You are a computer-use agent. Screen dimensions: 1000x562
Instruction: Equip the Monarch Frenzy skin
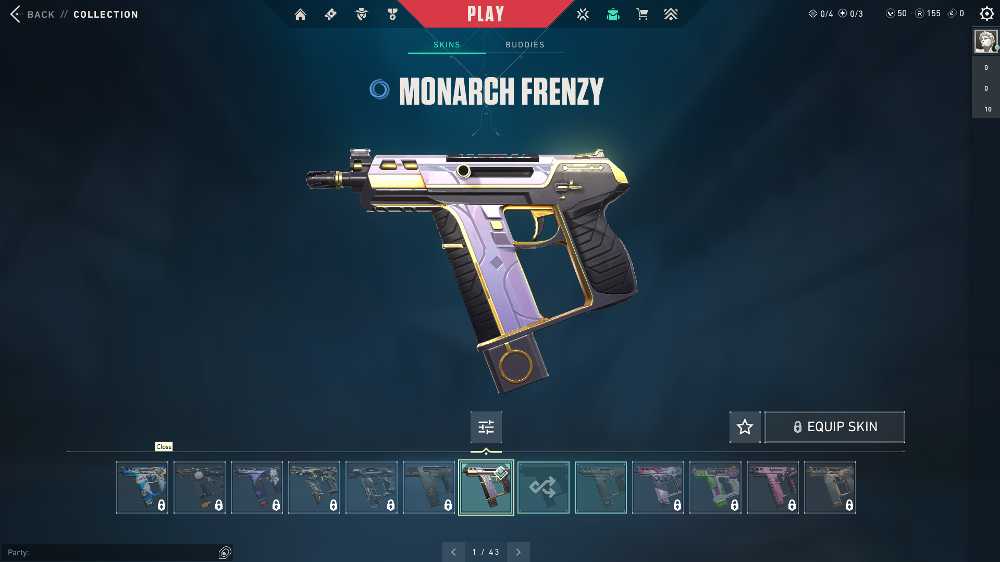click(x=834, y=427)
